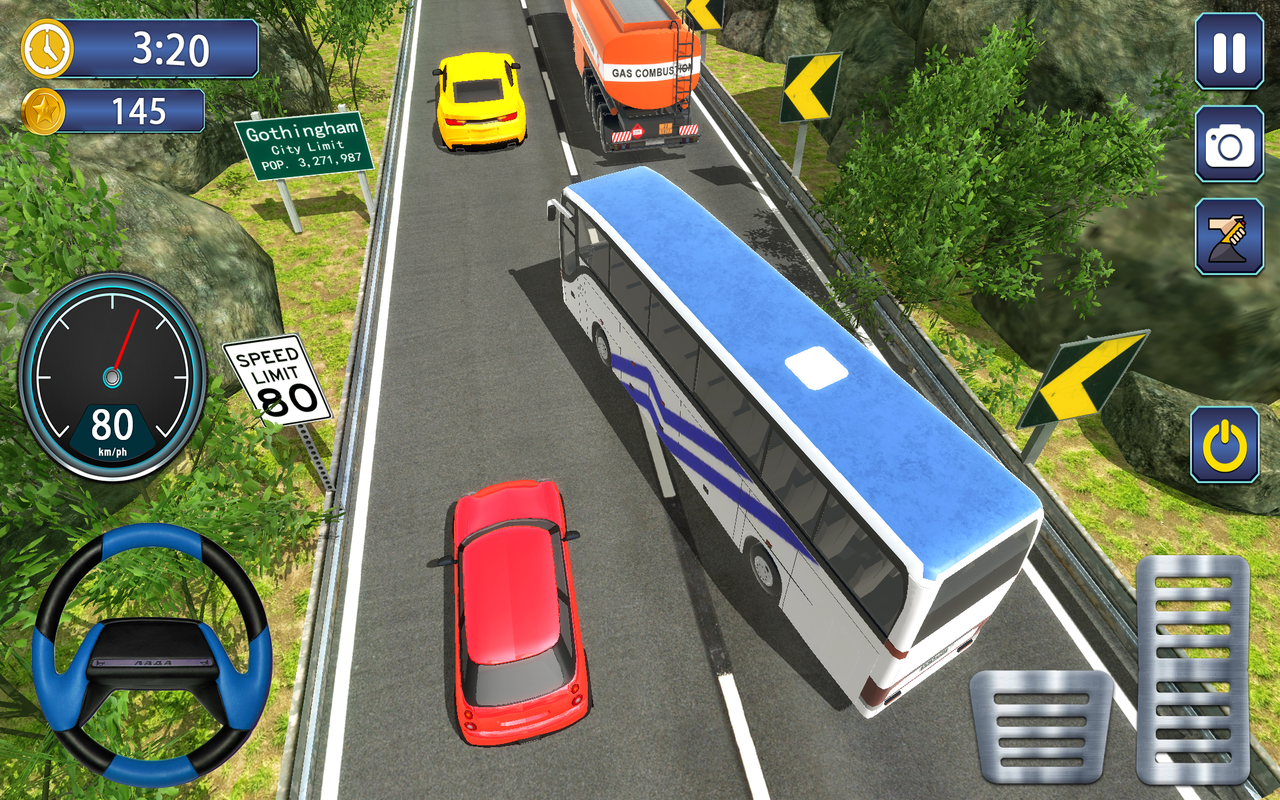
Task: Select the yellow car ahead
Action: click(x=478, y=100)
